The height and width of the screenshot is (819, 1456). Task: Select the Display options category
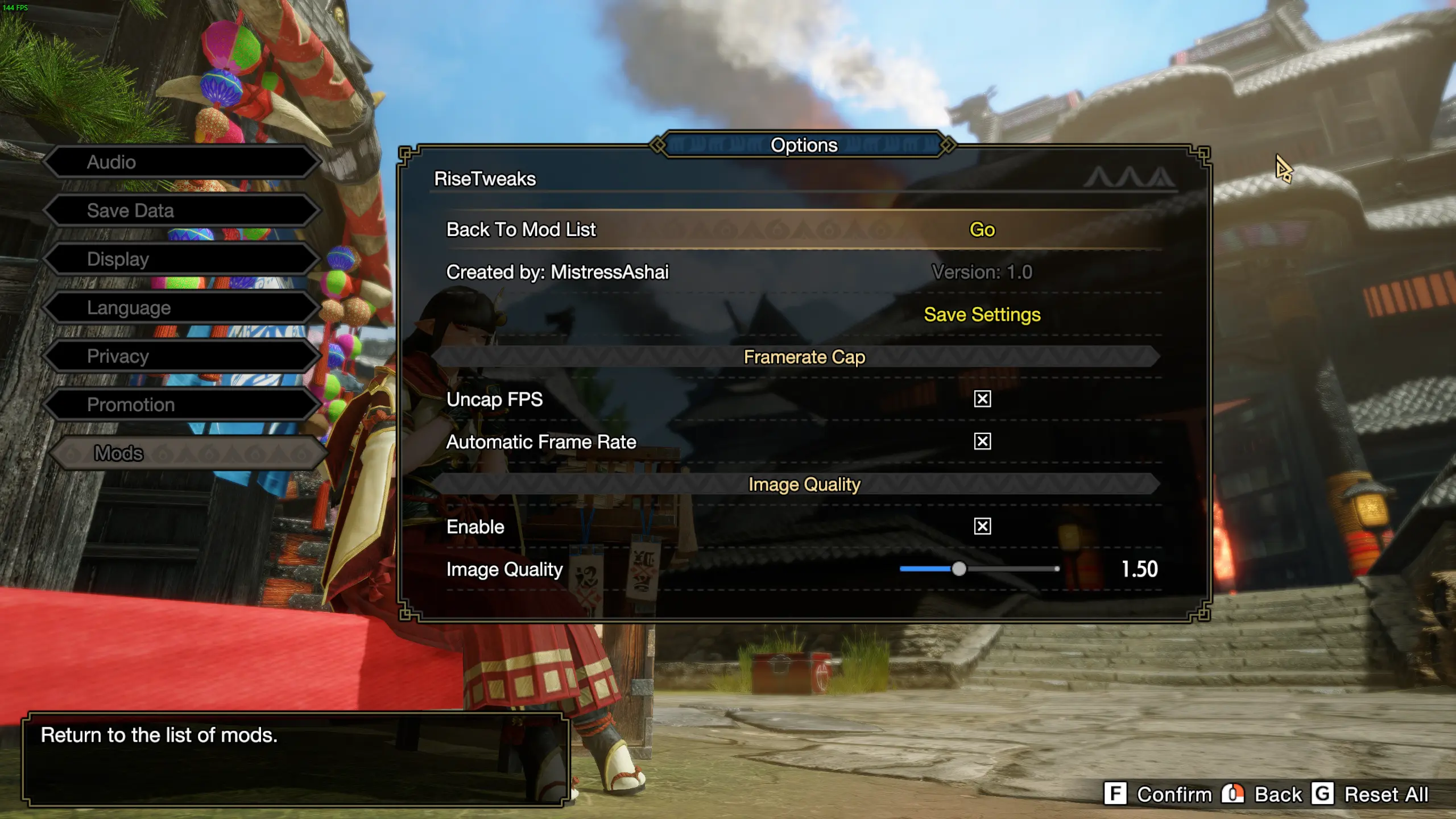pos(181,259)
